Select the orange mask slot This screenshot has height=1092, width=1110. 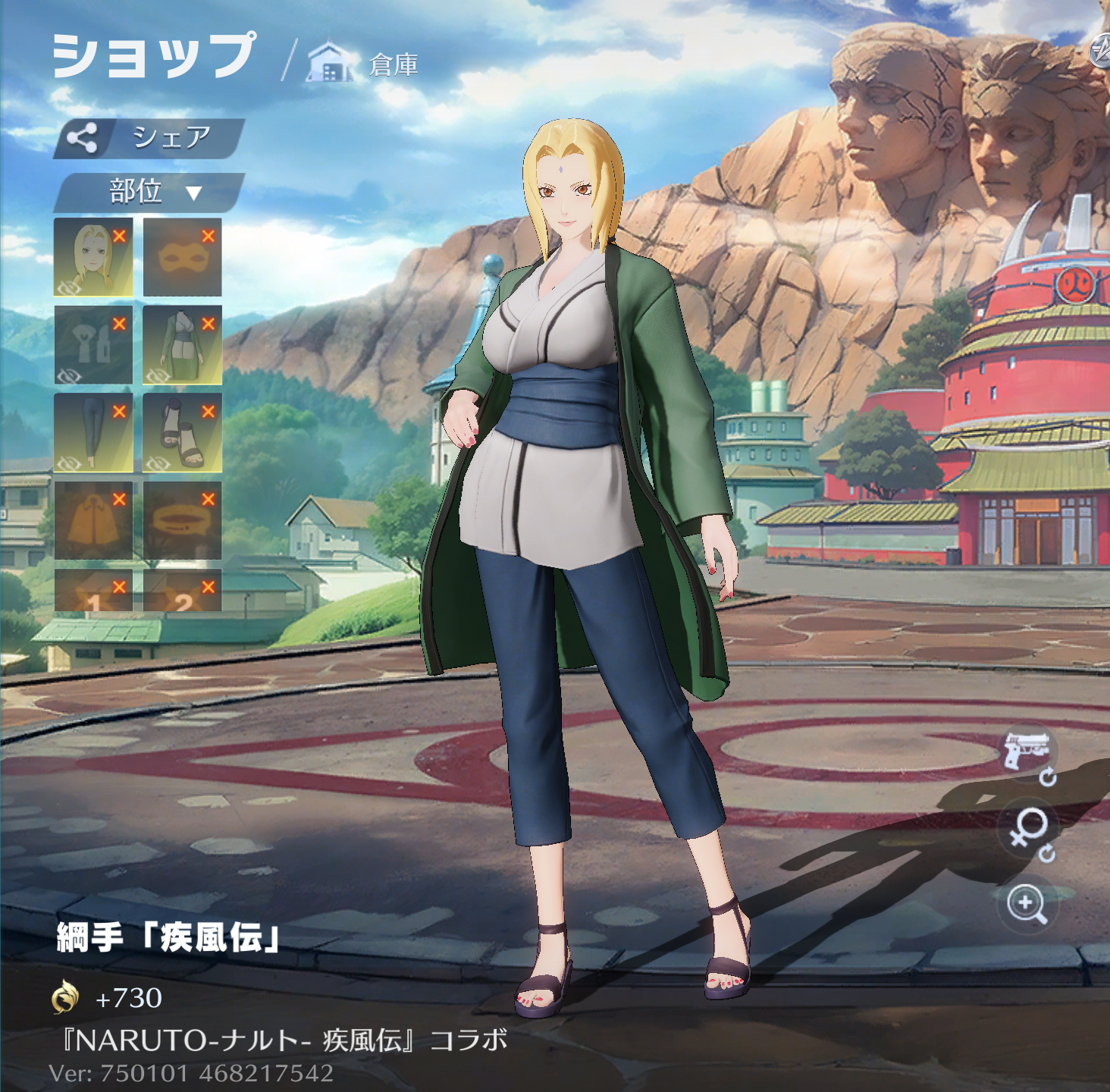(x=182, y=258)
